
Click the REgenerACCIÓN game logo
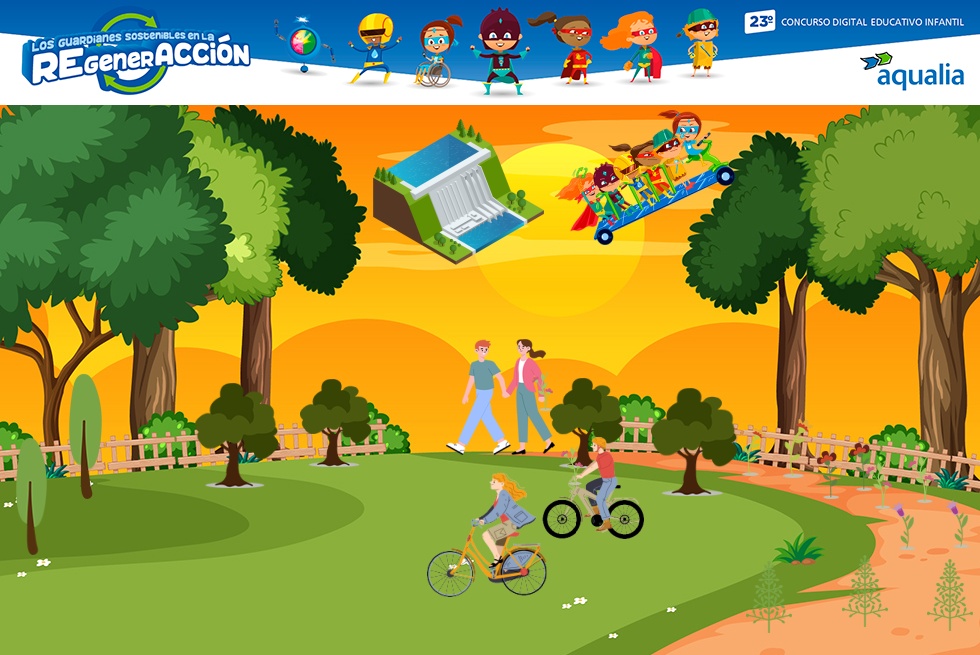[136, 53]
